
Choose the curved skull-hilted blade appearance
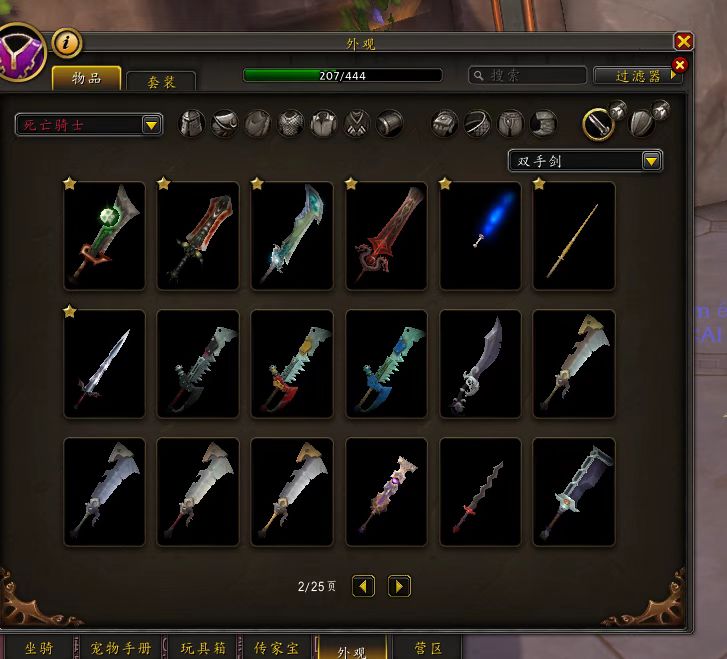click(480, 364)
